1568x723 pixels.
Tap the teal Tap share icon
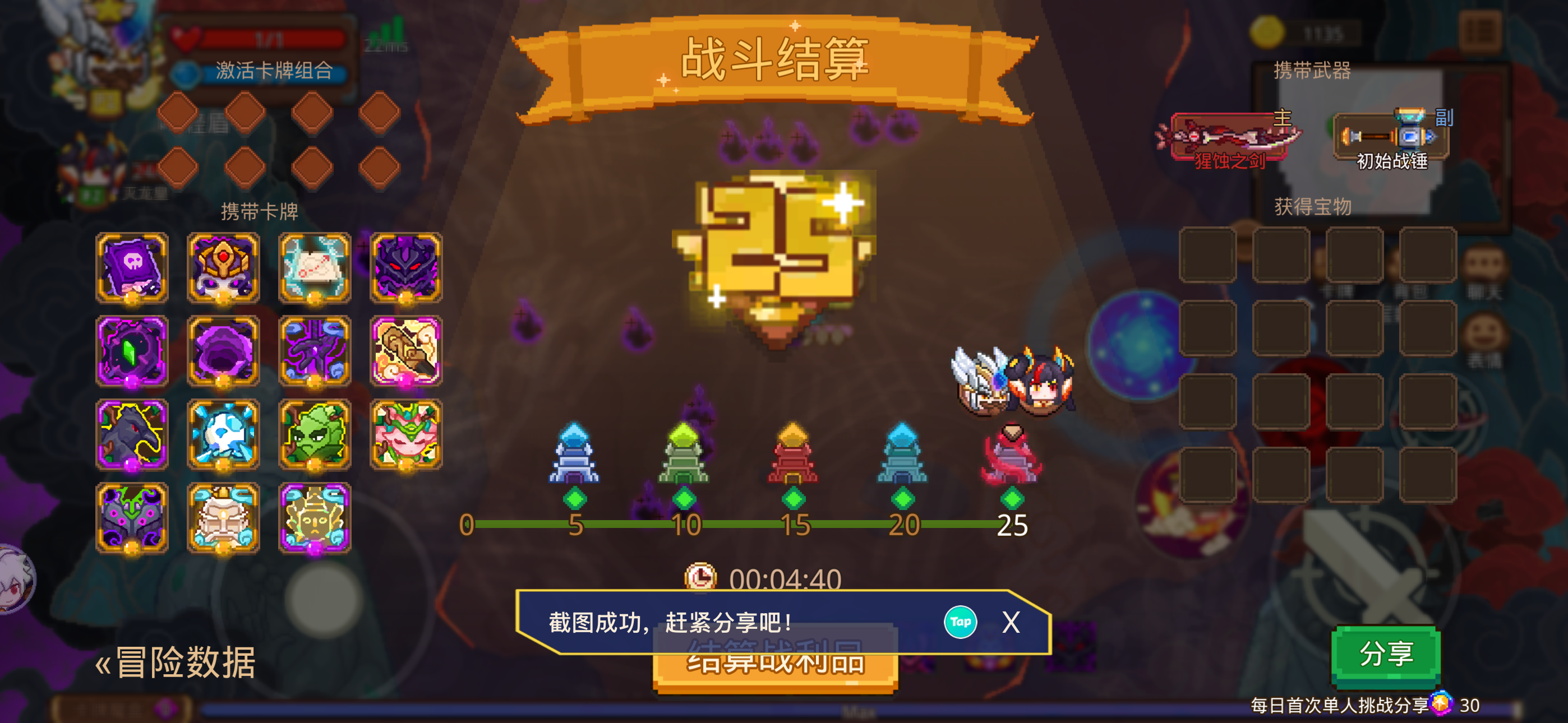click(961, 622)
